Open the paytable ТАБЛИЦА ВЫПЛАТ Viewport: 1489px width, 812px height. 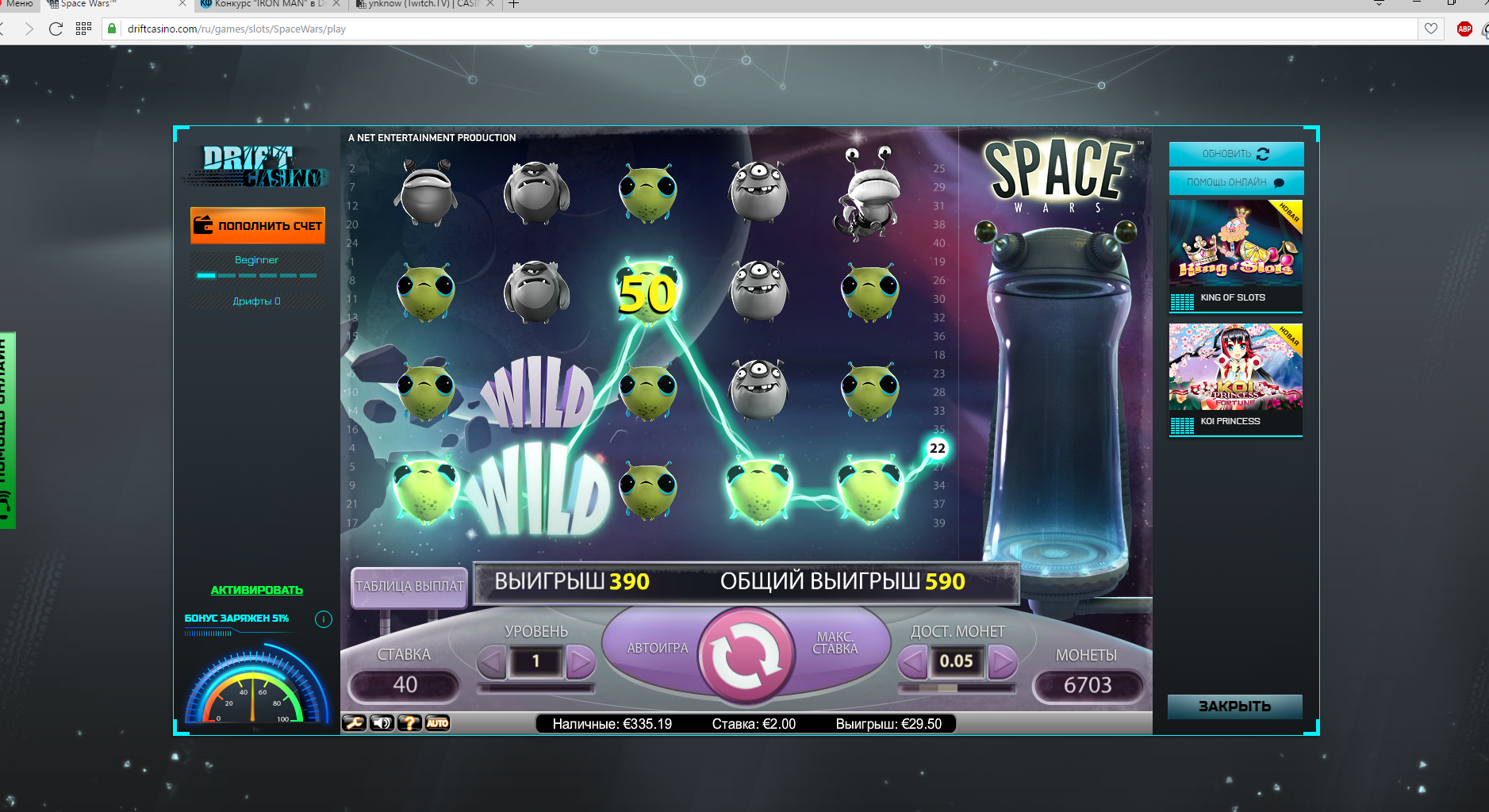(409, 587)
